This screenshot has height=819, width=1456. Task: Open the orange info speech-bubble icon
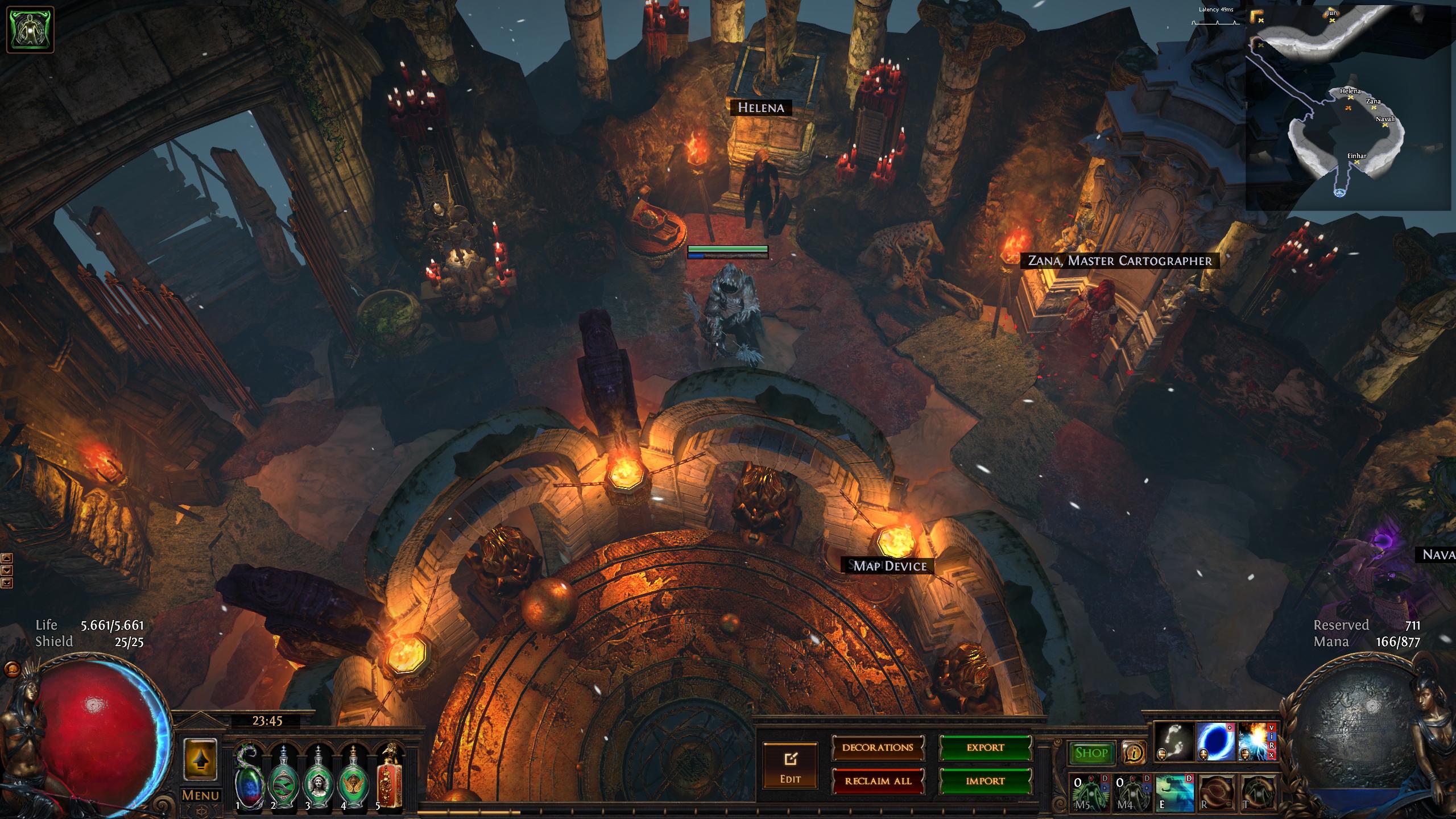1134,753
